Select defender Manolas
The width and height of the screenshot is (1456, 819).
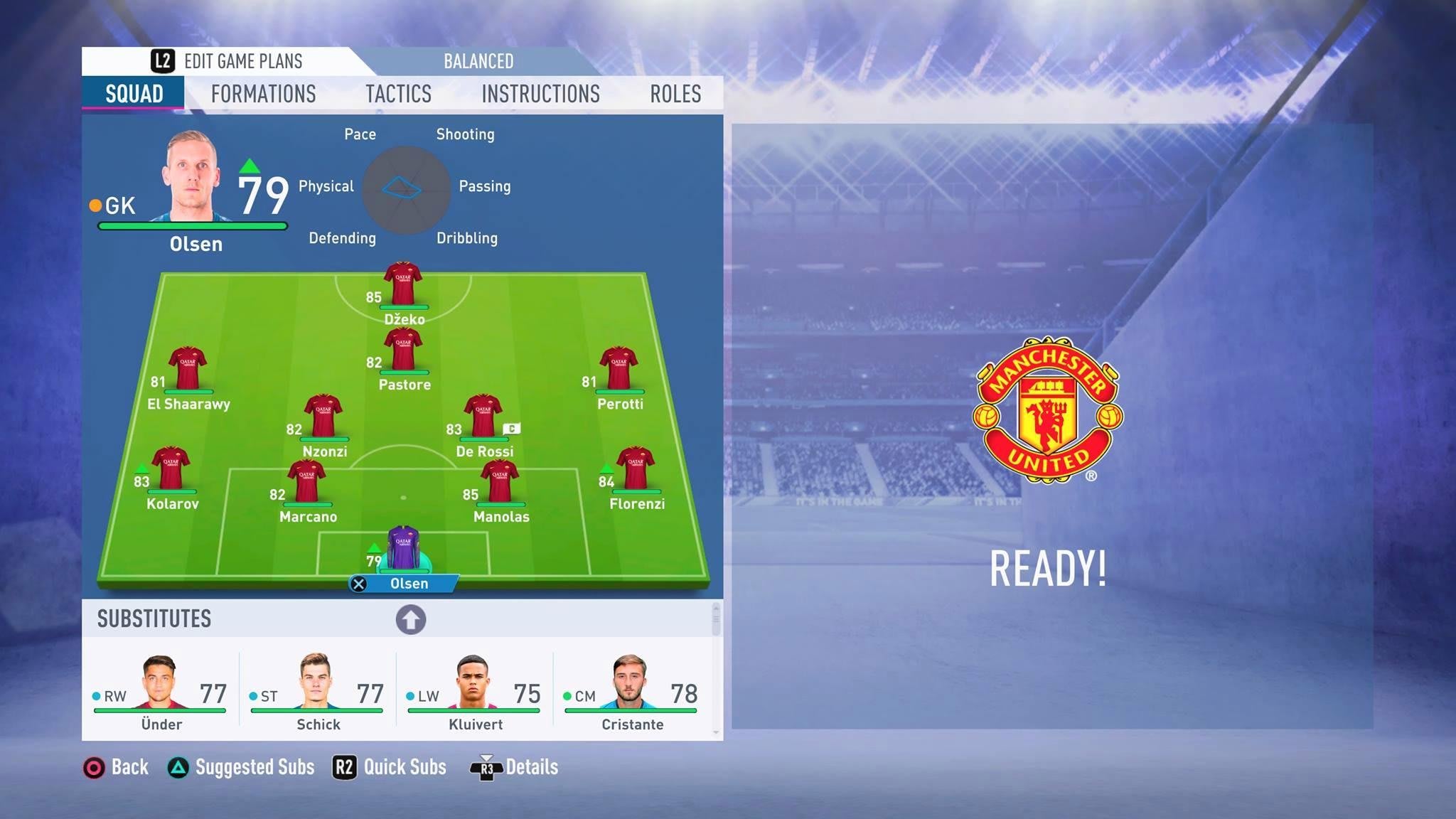pyautogui.click(x=500, y=482)
